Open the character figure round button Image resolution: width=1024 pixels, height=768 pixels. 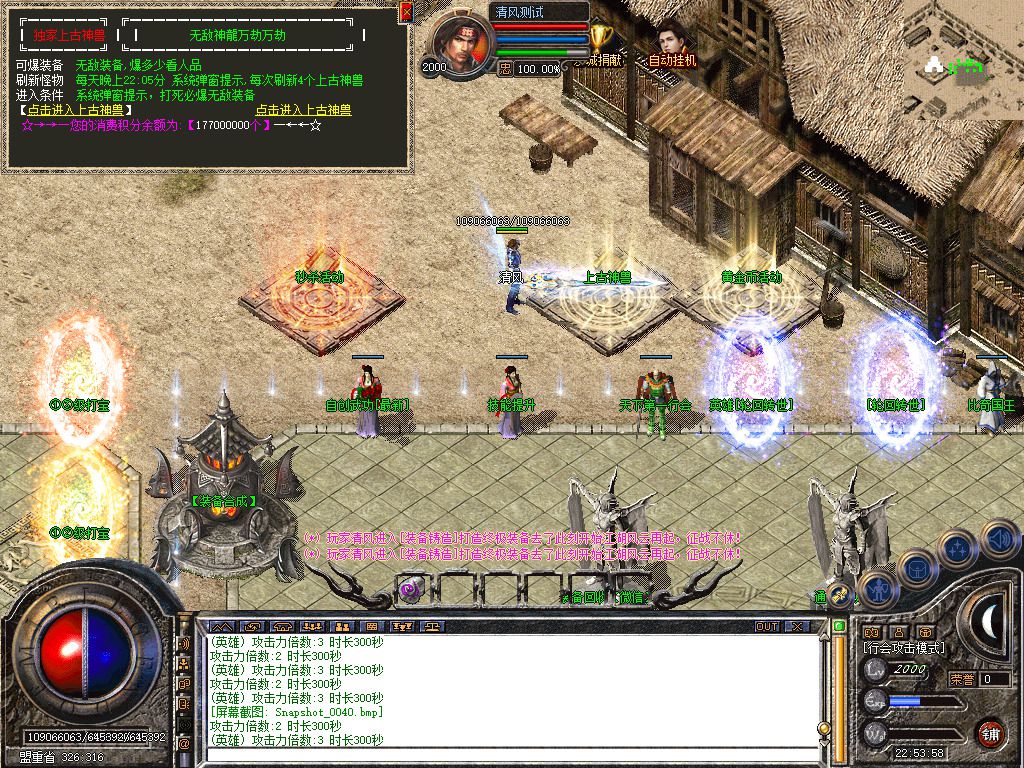click(x=877, y=589)
